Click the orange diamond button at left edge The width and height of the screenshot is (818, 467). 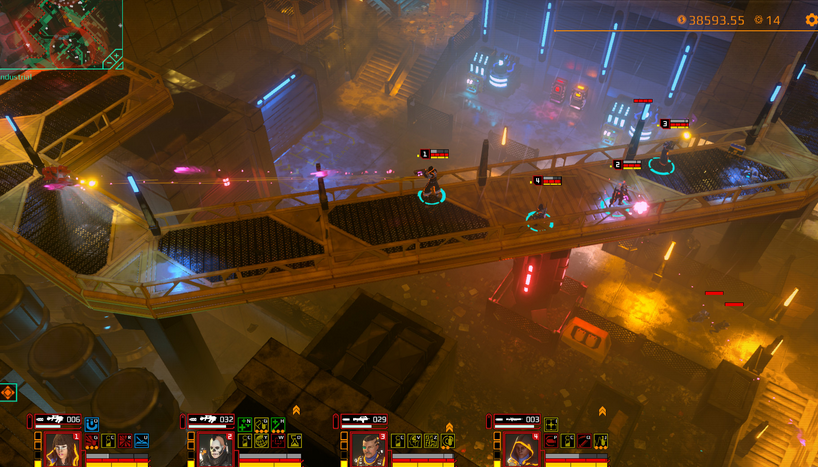pyautogui.click(x=8, y=392)
